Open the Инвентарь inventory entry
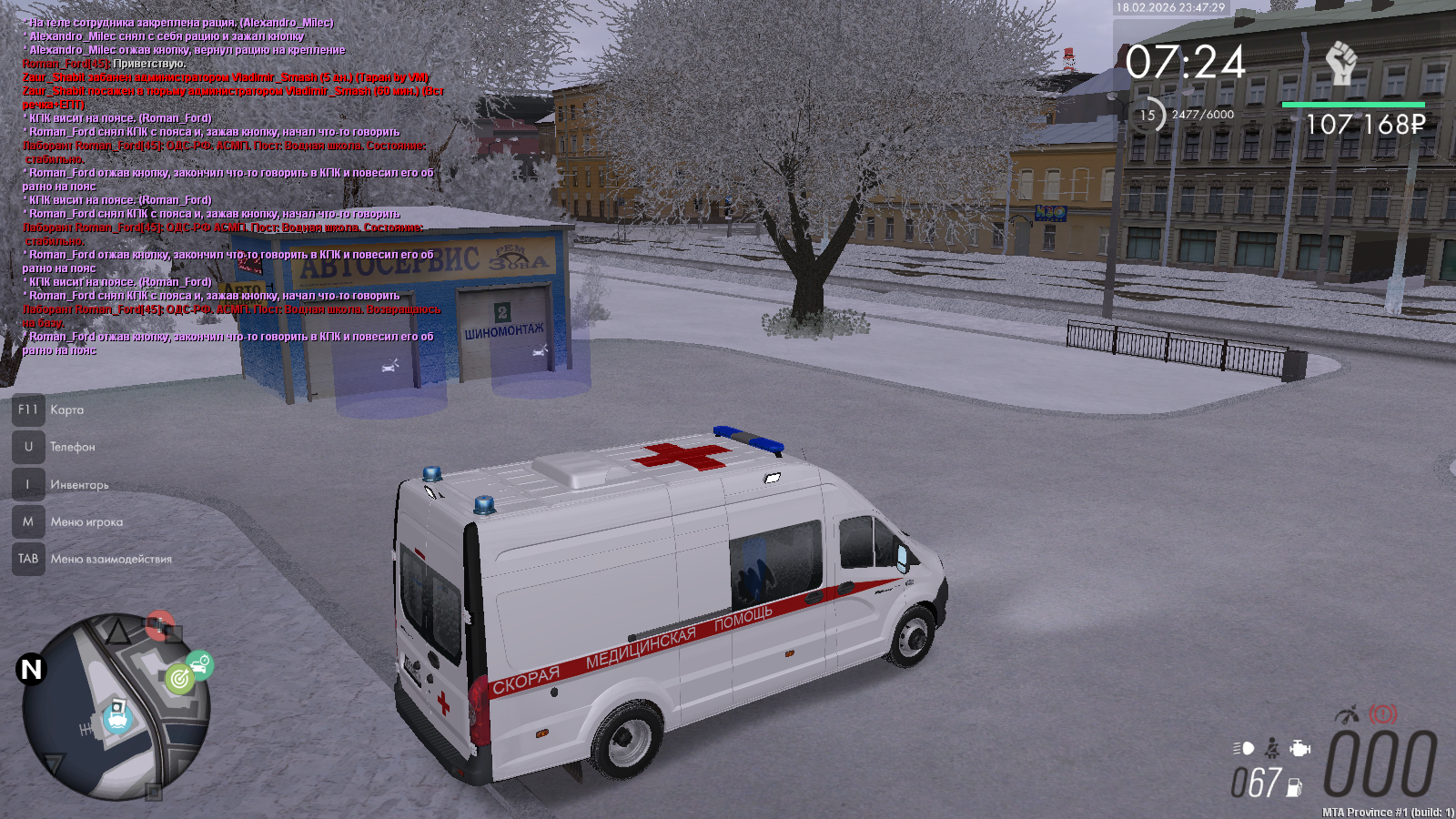Image resolution: width=1456 pixels, height=819 pixels. pyautogui.click(x=79, y=485)
